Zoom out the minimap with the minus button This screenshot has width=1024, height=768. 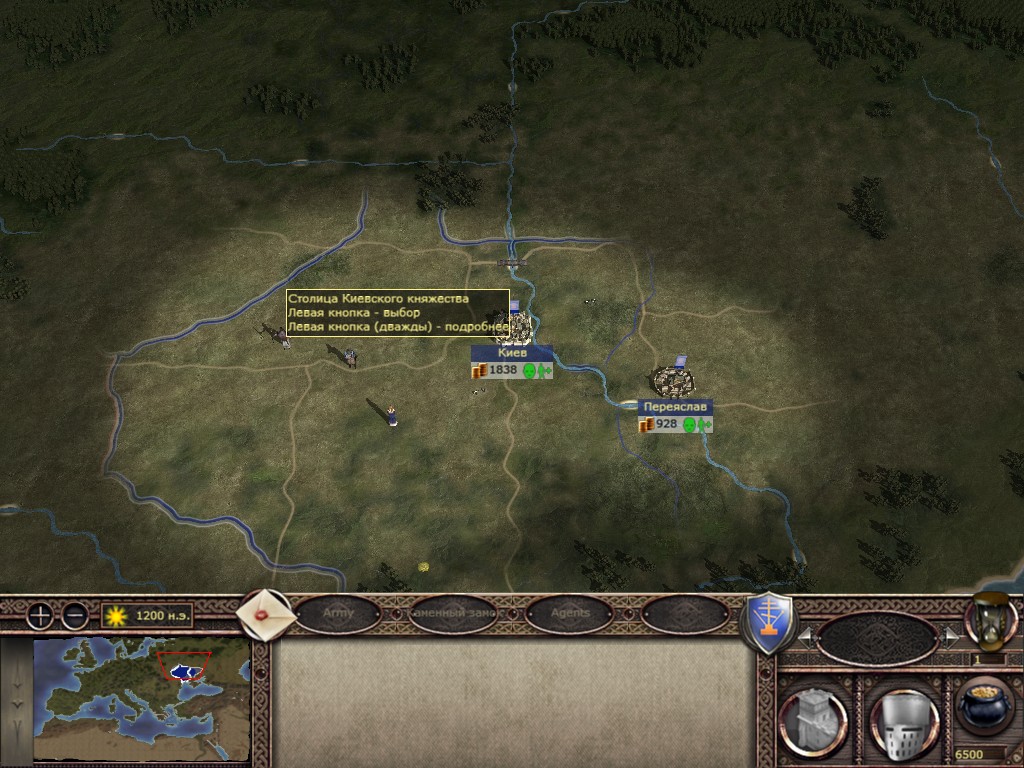[x=74, y=616]
